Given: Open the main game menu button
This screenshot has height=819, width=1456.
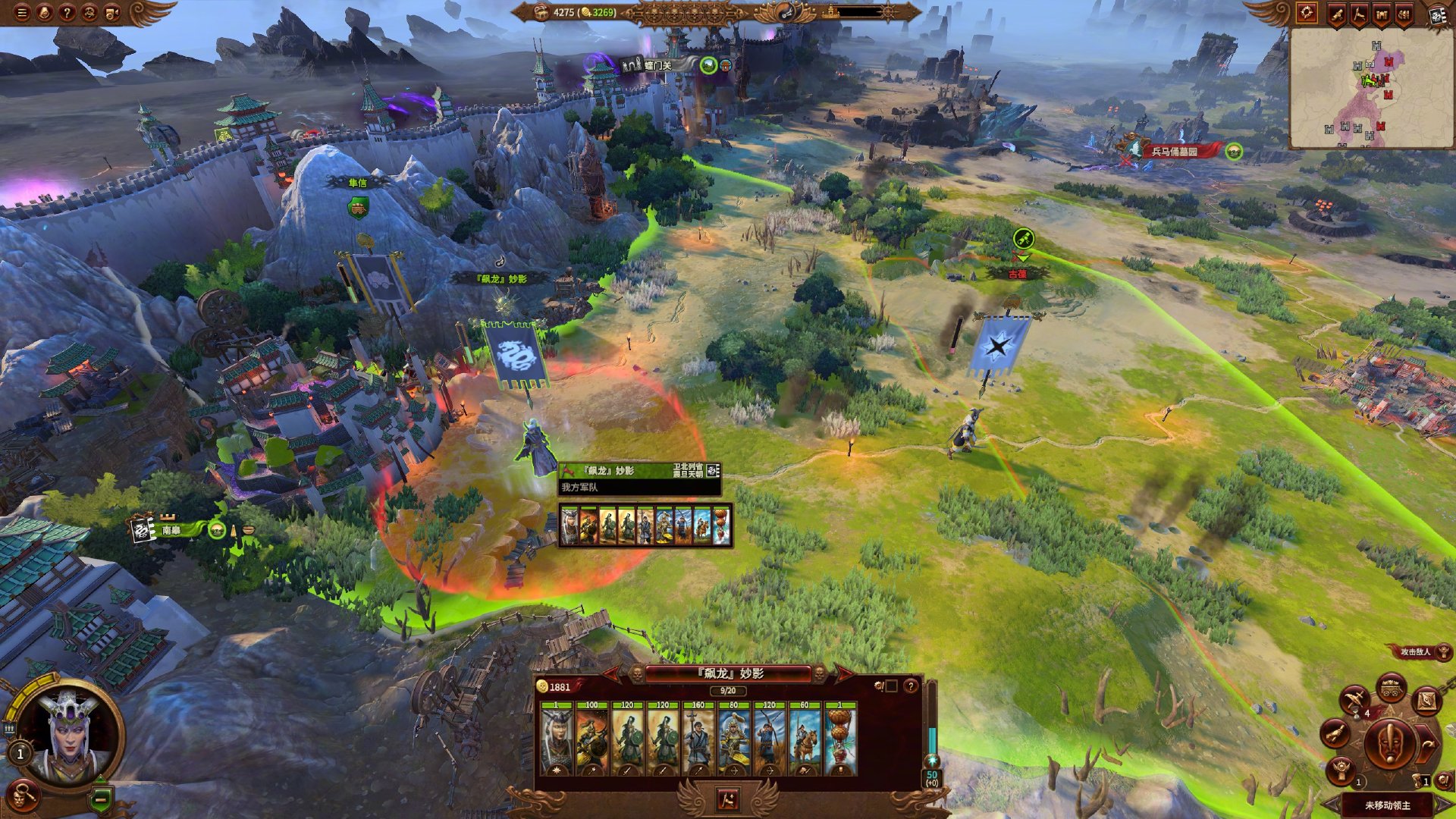Looking at the screenshot, I should (x=22, y=12).
